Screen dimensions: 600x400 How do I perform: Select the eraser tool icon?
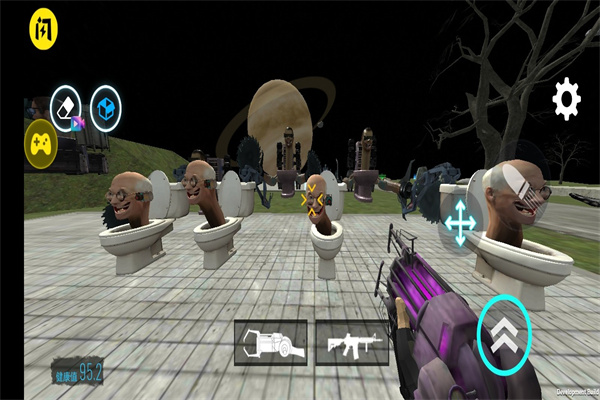pos(66,105)
